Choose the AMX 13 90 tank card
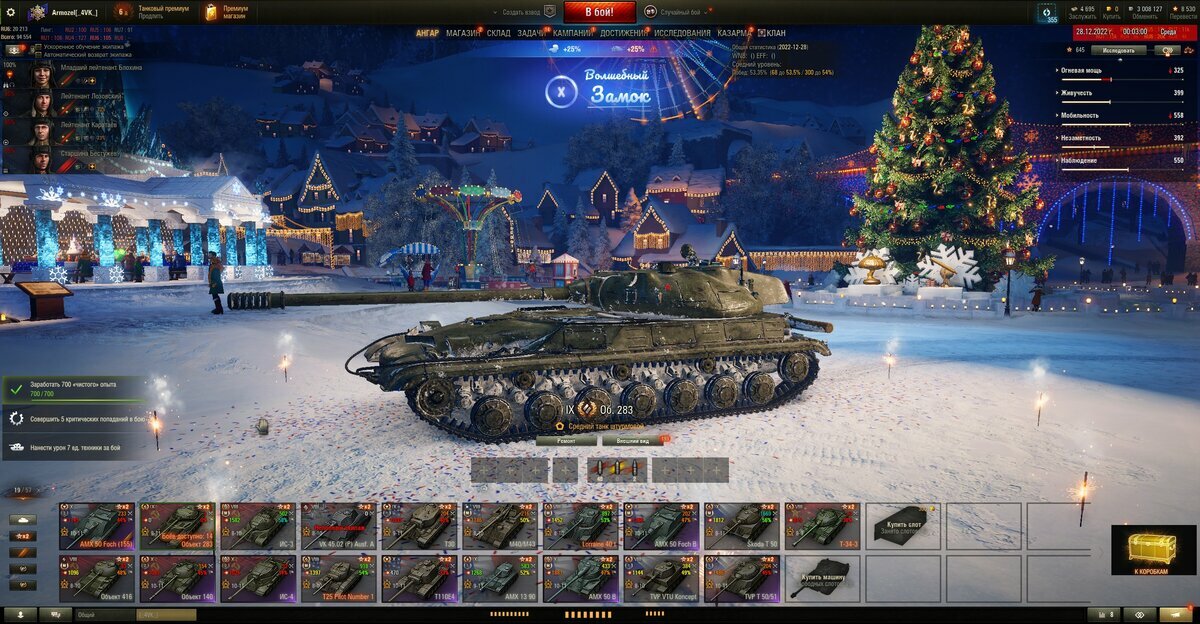The height and width of the screenshot is (624, 1200). [x=500, y=580]
